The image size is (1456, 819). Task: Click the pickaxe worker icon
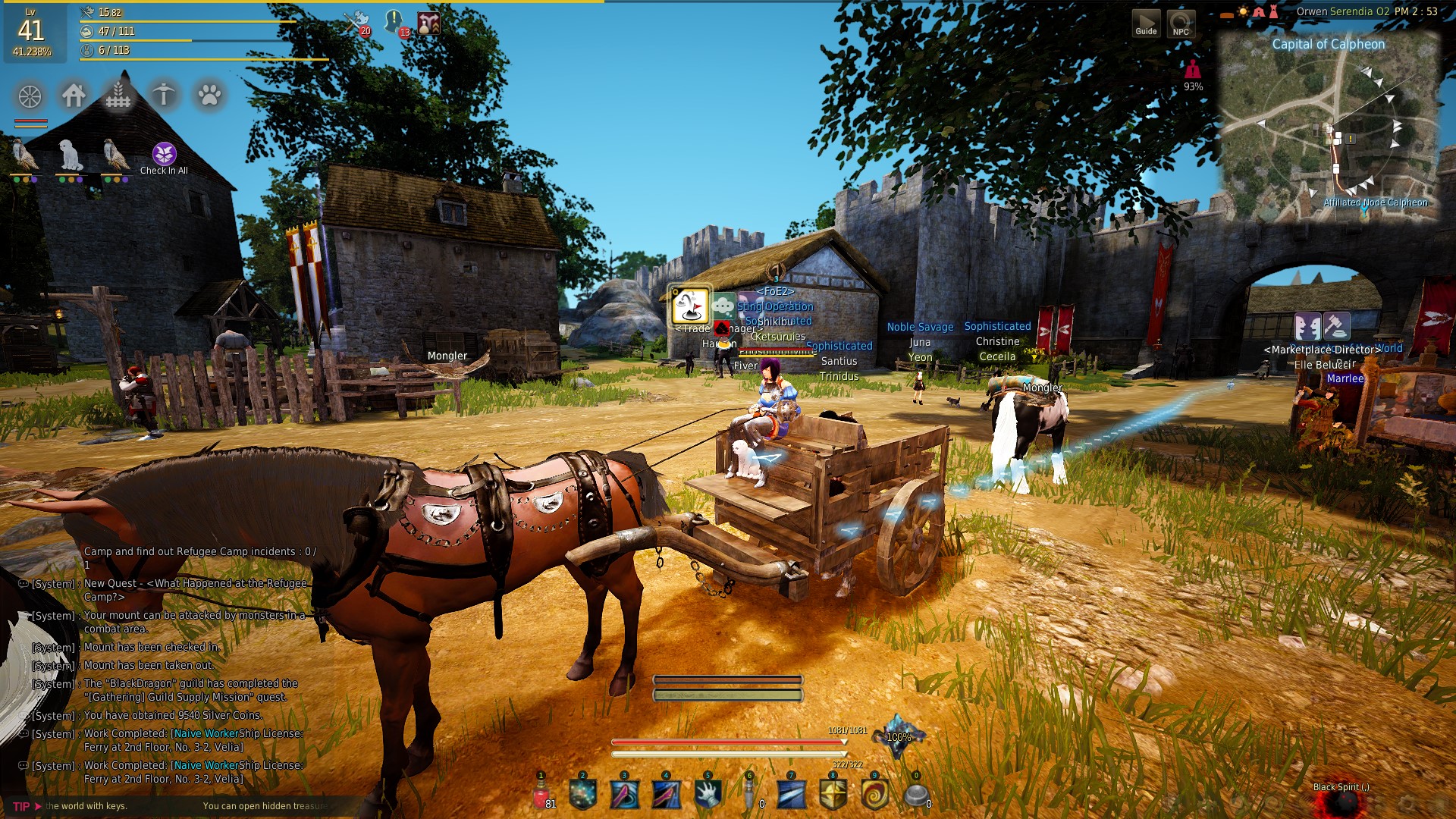(x=164, y=96)
